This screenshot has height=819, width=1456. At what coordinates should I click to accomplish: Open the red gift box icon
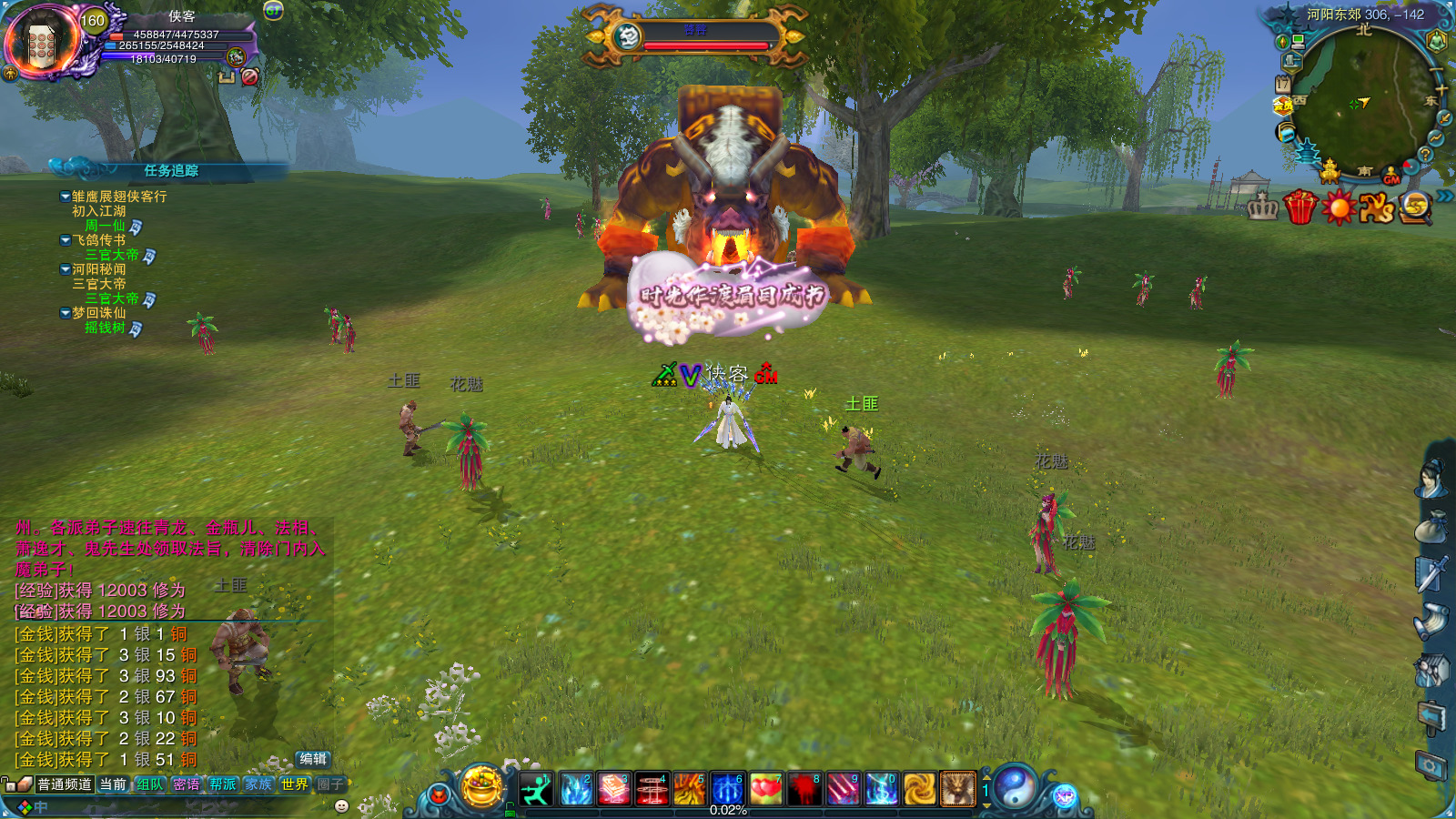click(x=1300, y=207)
